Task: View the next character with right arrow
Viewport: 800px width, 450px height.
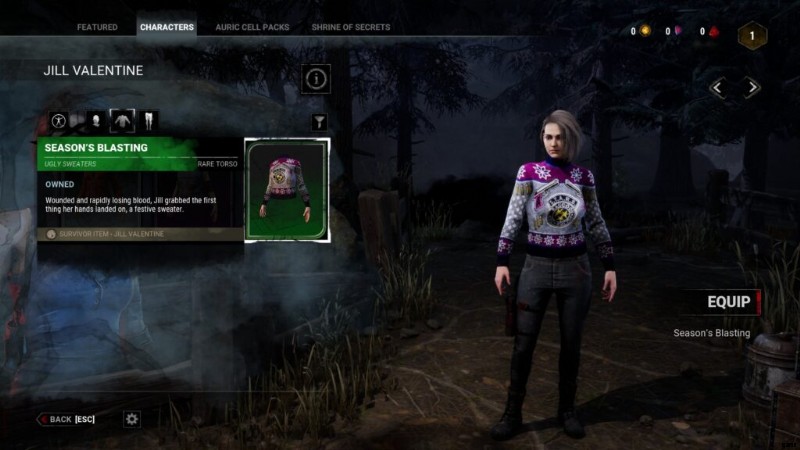Action: click(752, 88)
